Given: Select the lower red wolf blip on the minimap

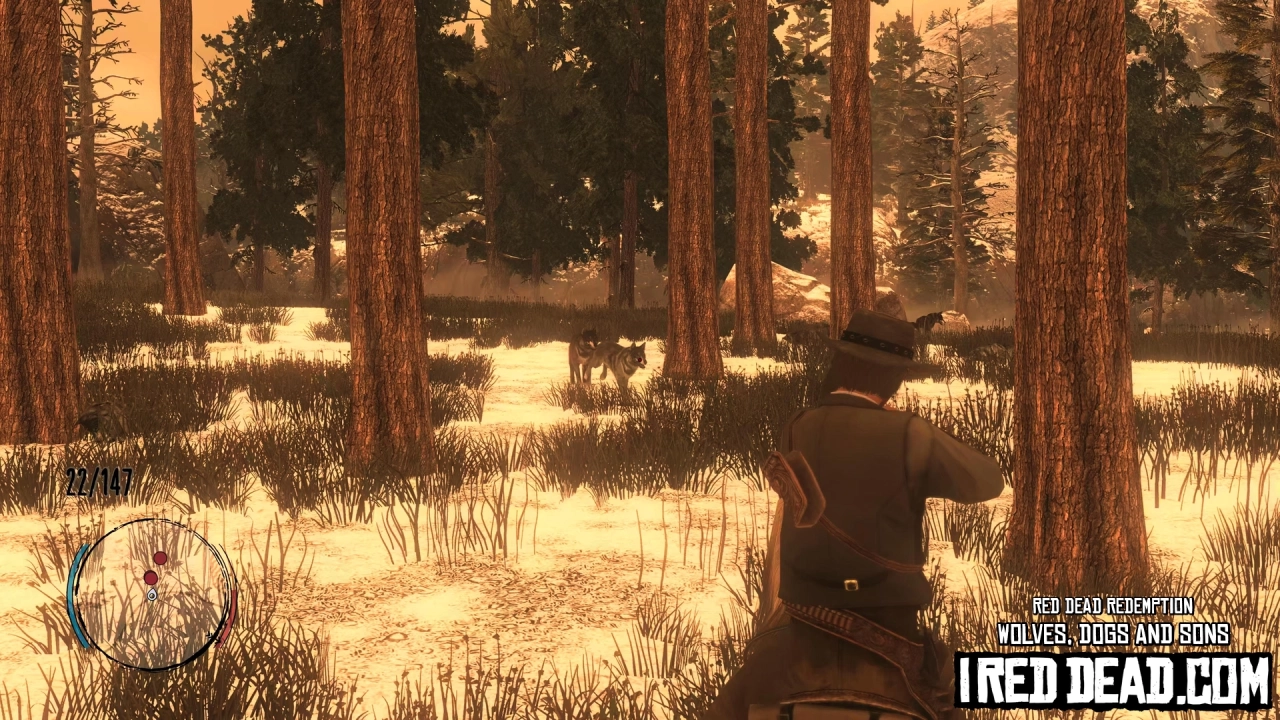Looking at the screenshot, I should point(151,578).
